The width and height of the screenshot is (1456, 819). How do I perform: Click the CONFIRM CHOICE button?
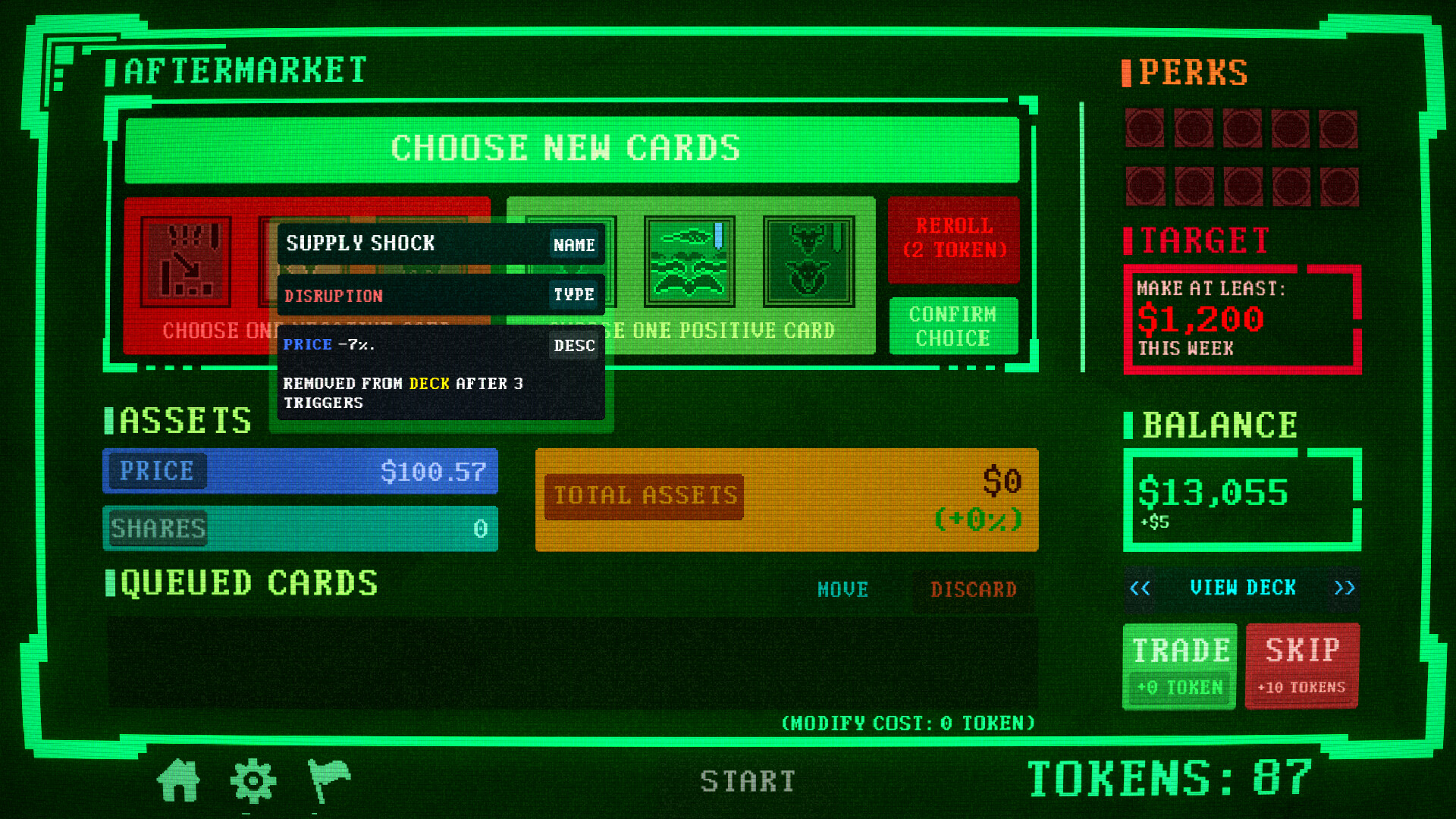pyautogui.click(x=953, y=326)
